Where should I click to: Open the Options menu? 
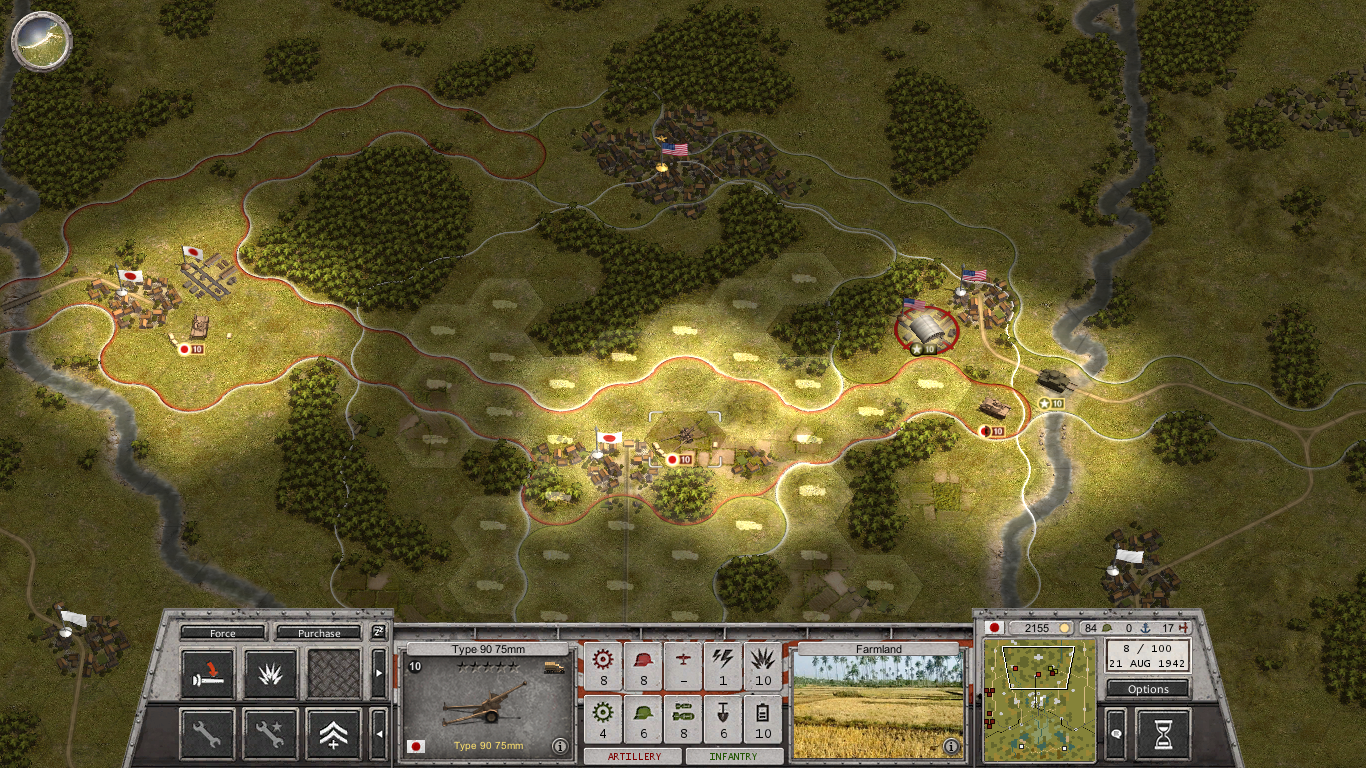tap(1148, 689)
